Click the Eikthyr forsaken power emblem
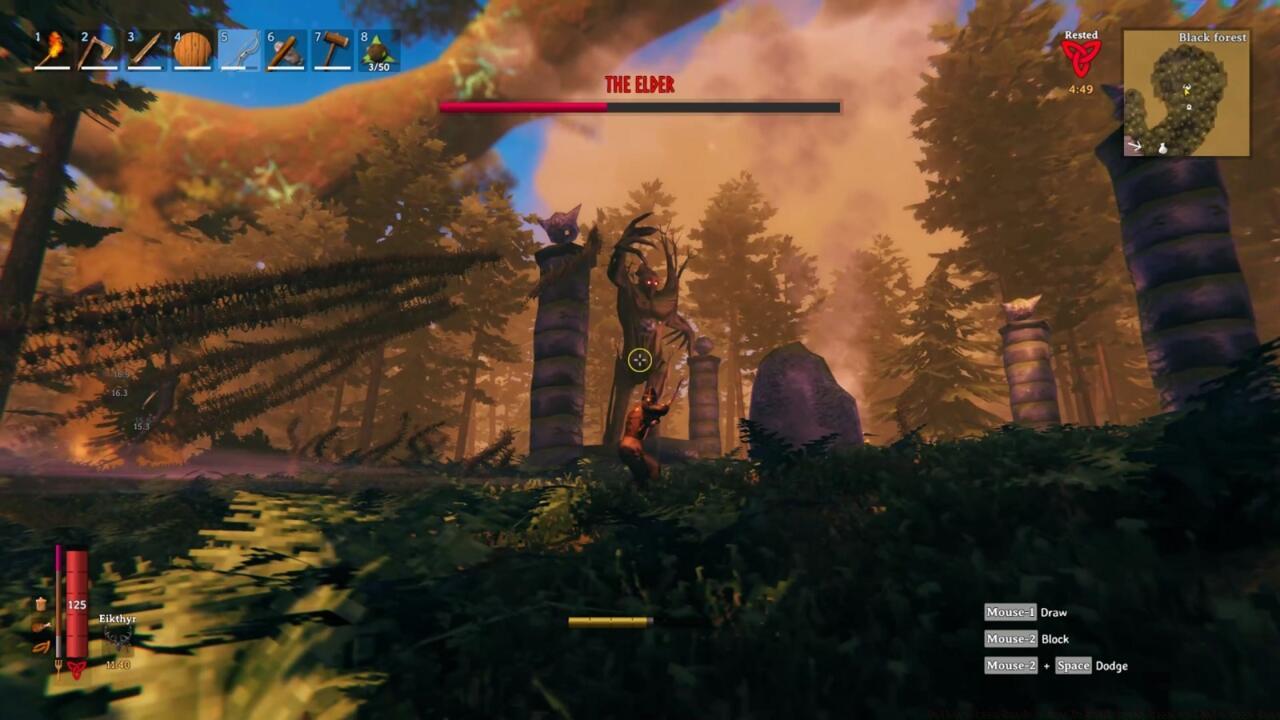Viewport: 1280px width, 720px height. tap(118, 638)
